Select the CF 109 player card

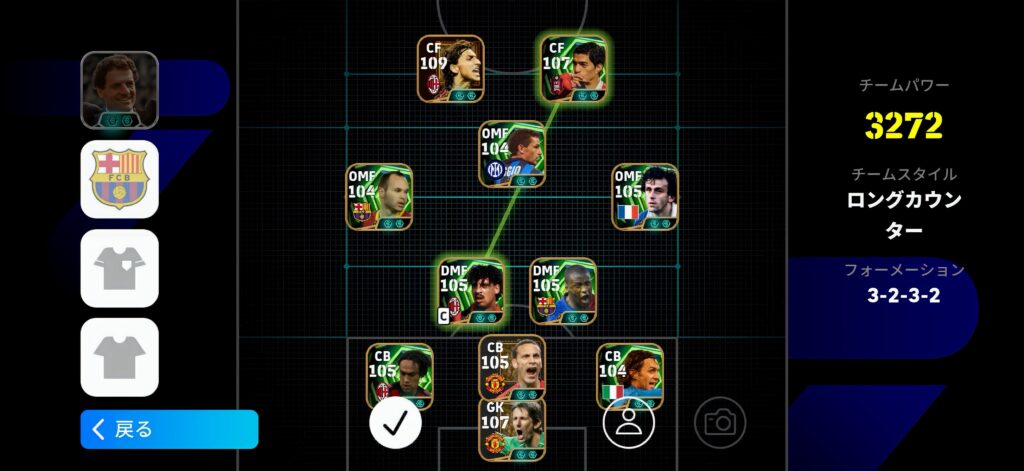(450, 68)
